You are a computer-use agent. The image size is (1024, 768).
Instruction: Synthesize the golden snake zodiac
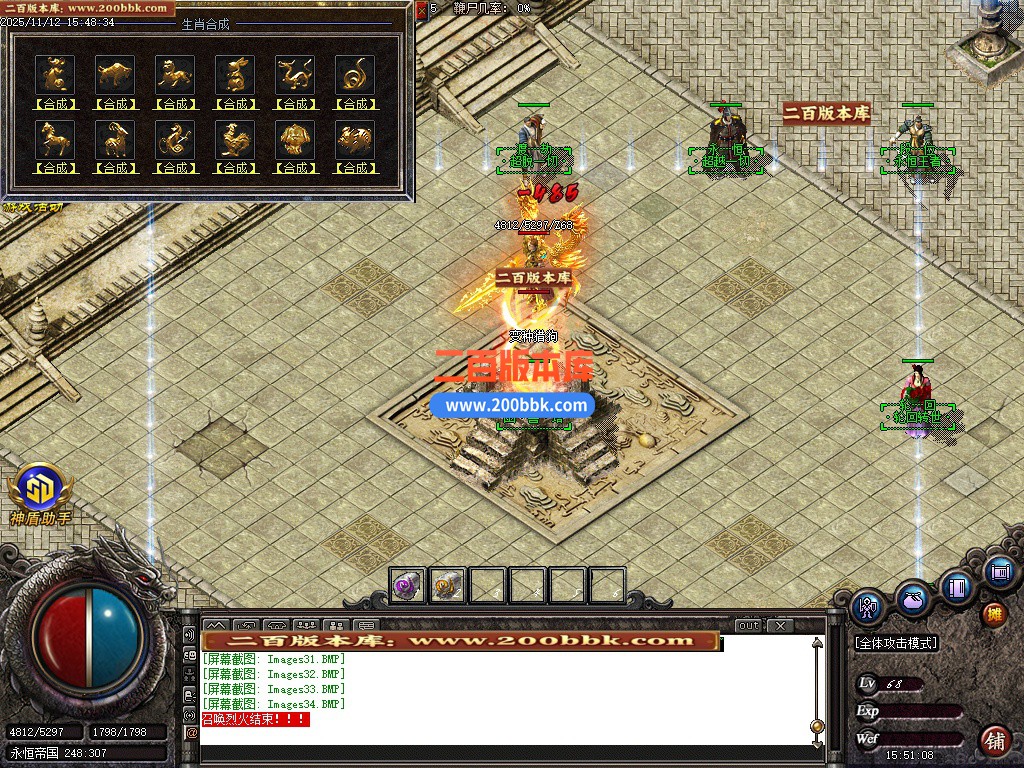tap(355, 103)
